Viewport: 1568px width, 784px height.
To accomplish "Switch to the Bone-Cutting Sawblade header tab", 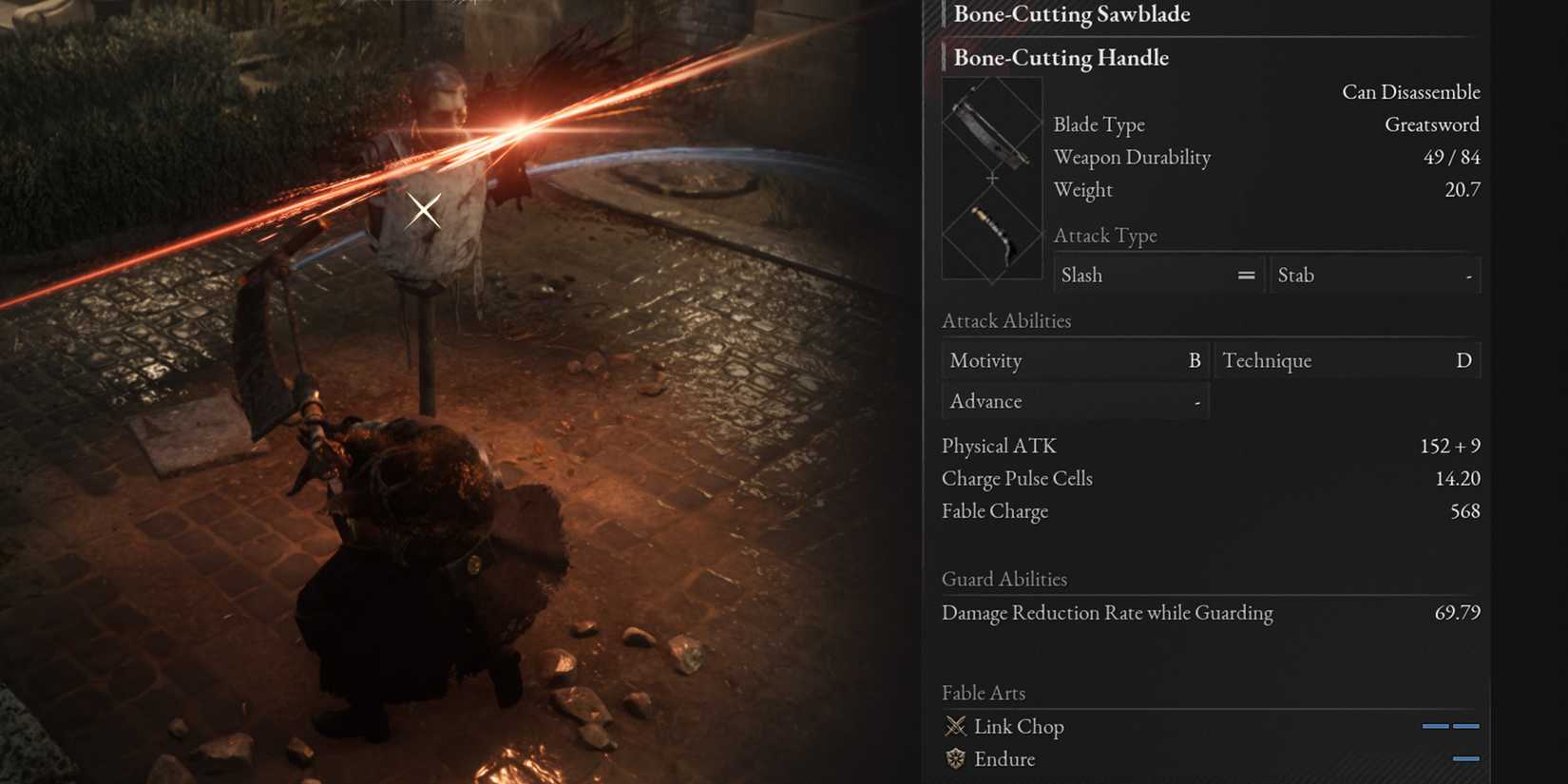I will 1072,14.
